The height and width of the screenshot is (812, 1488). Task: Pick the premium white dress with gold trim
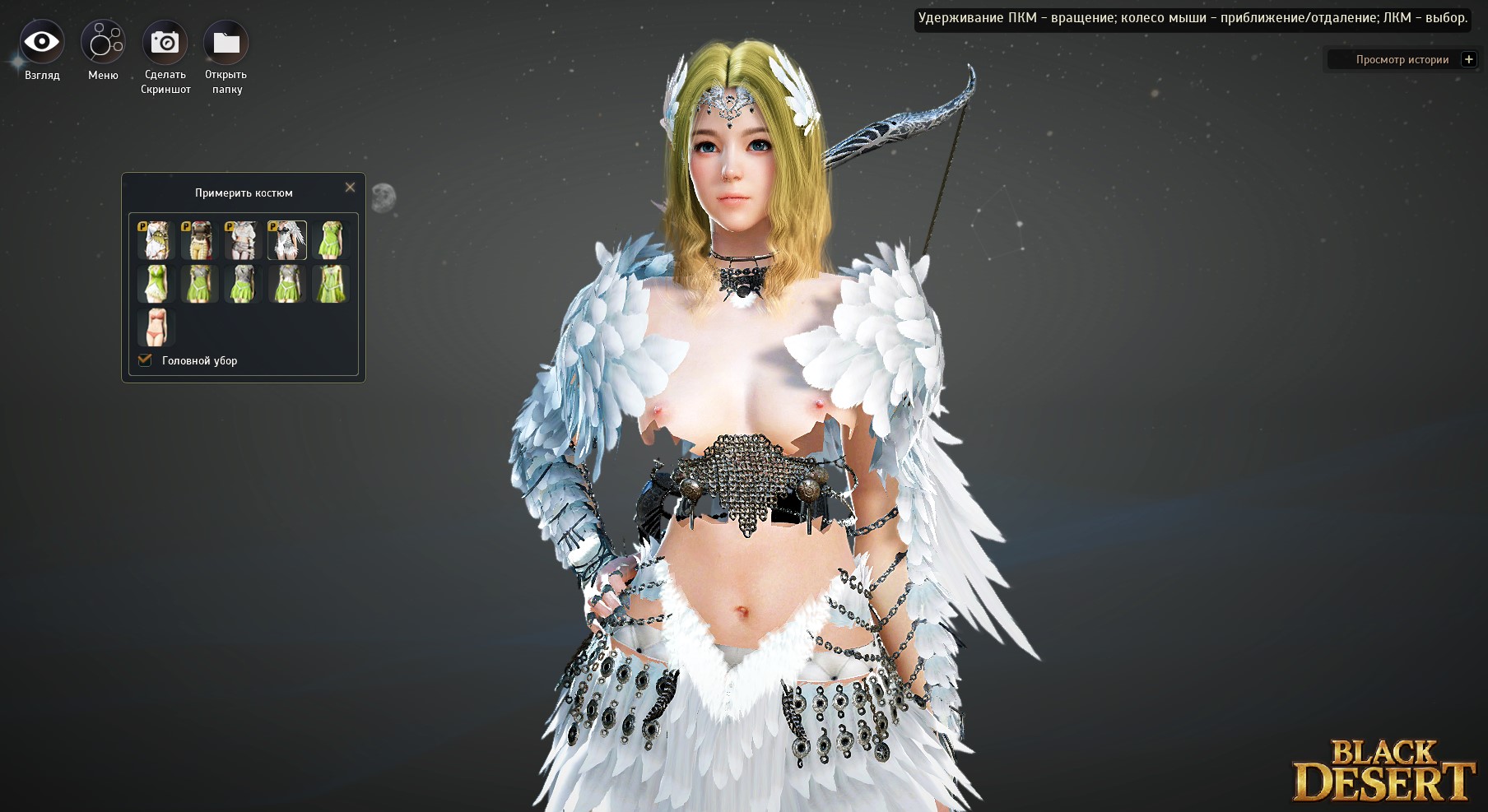156,239
